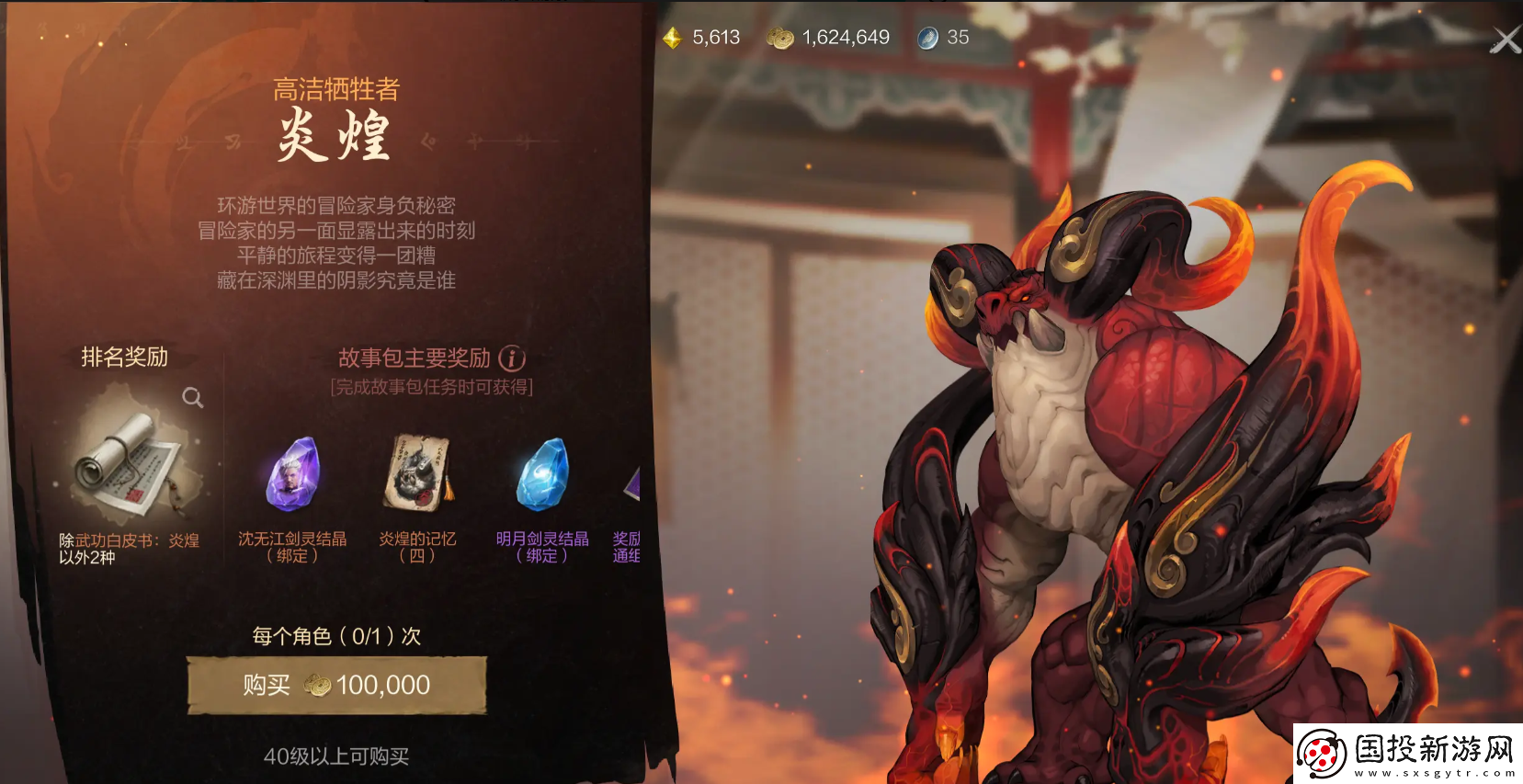The height and width of the screenshot is (784, 1523).
Task: Toggle the coin icon inside the purchase button
Action: coord(317,685)
